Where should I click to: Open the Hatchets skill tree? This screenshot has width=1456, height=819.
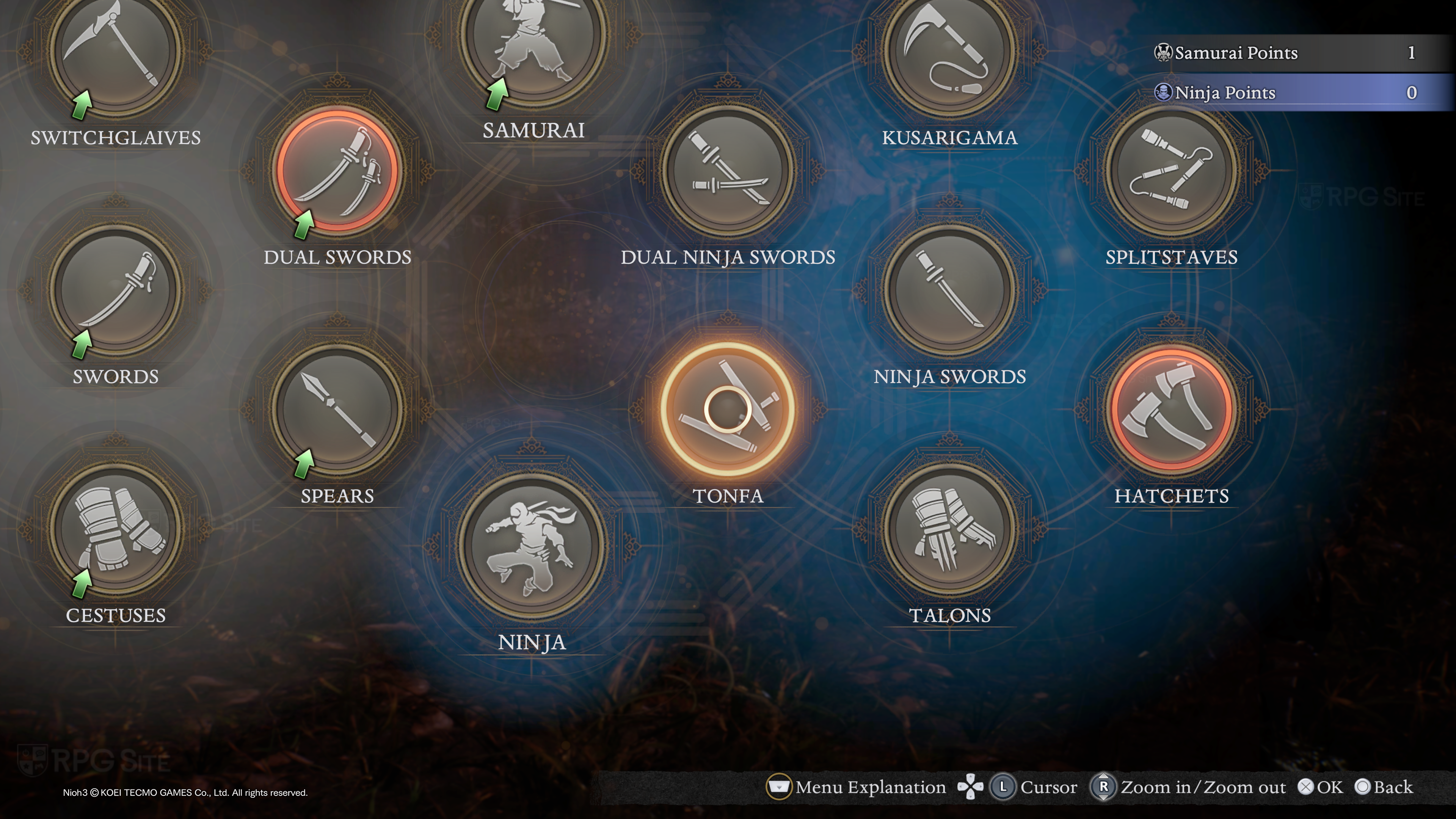coord(1172,409)
